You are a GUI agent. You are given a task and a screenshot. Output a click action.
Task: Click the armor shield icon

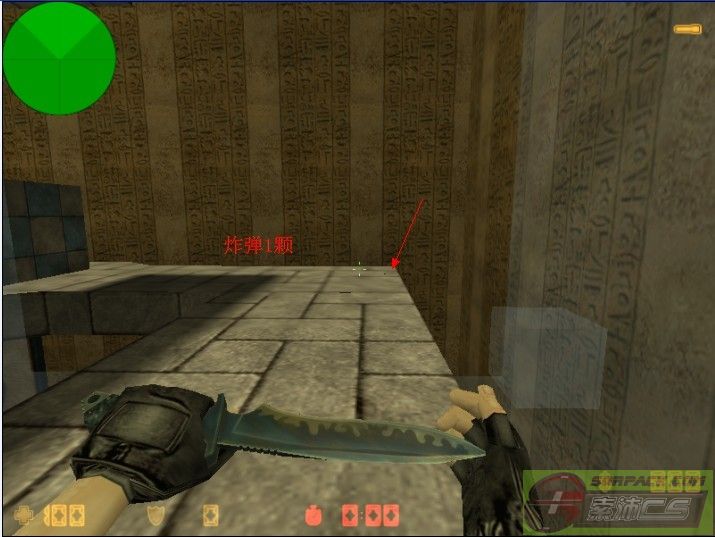point(156,515)
